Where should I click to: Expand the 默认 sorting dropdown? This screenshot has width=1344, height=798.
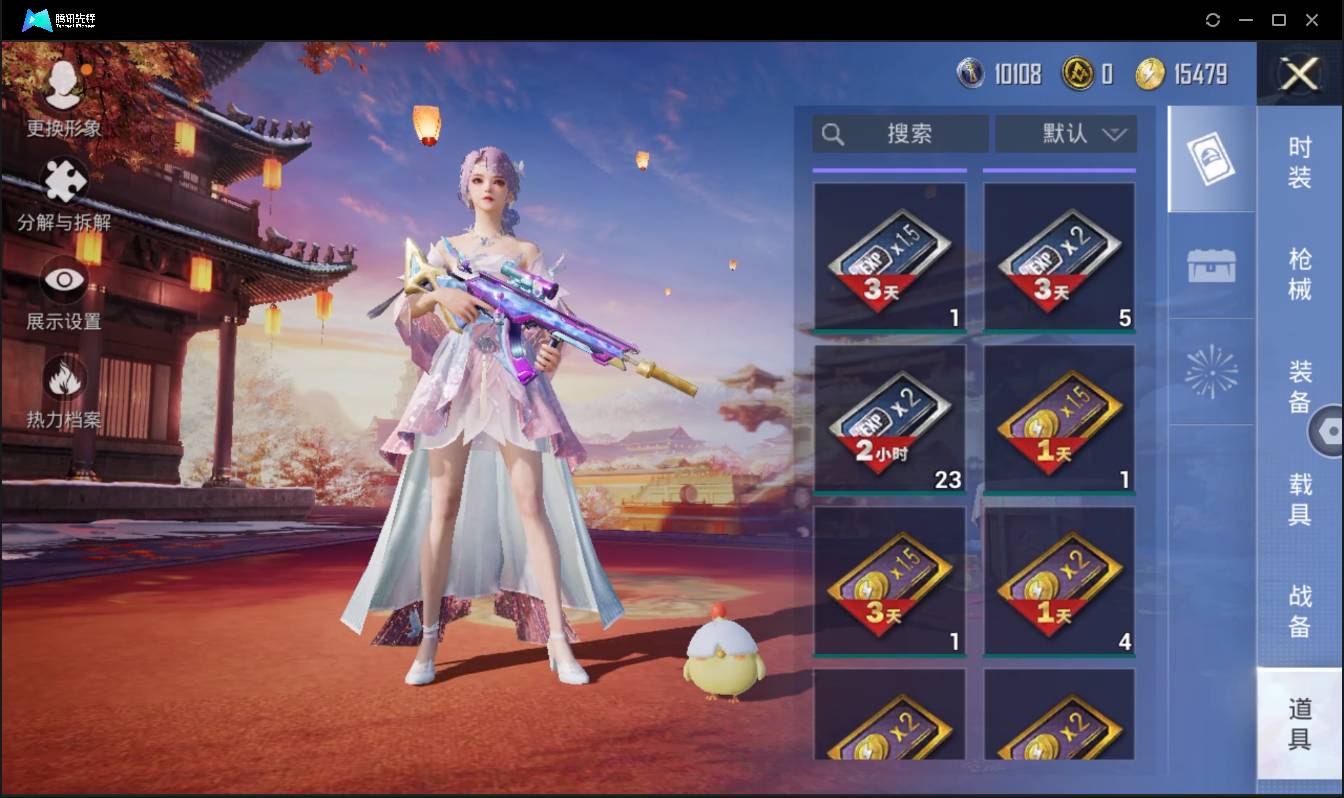coord(1065,134)
